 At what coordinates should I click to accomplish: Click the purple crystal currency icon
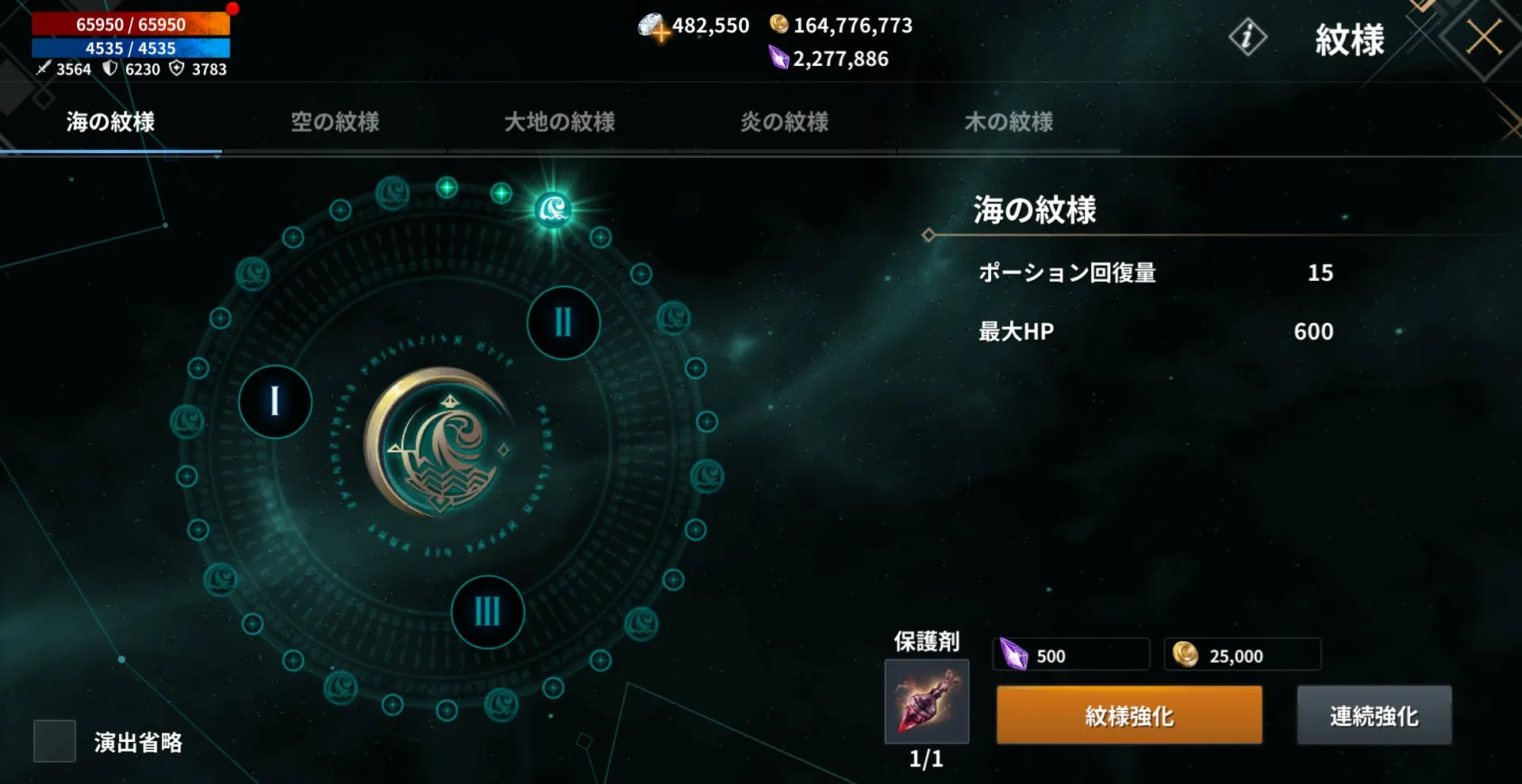(778, 57)
